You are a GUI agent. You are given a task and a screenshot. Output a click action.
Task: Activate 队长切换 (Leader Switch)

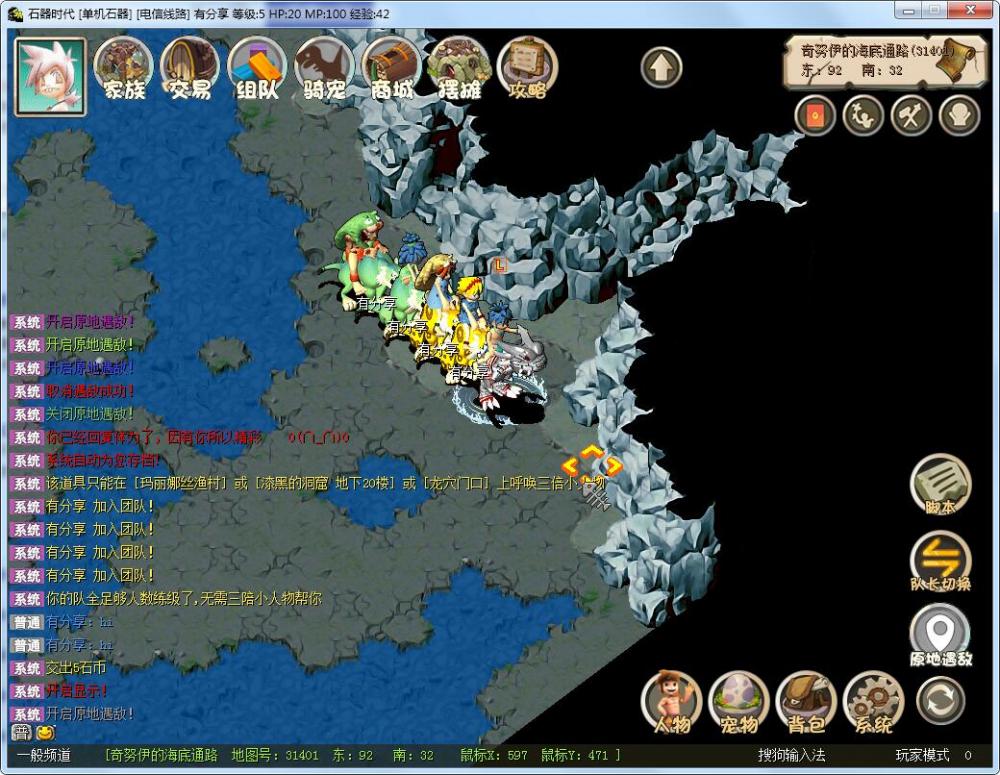coord(940,561)
